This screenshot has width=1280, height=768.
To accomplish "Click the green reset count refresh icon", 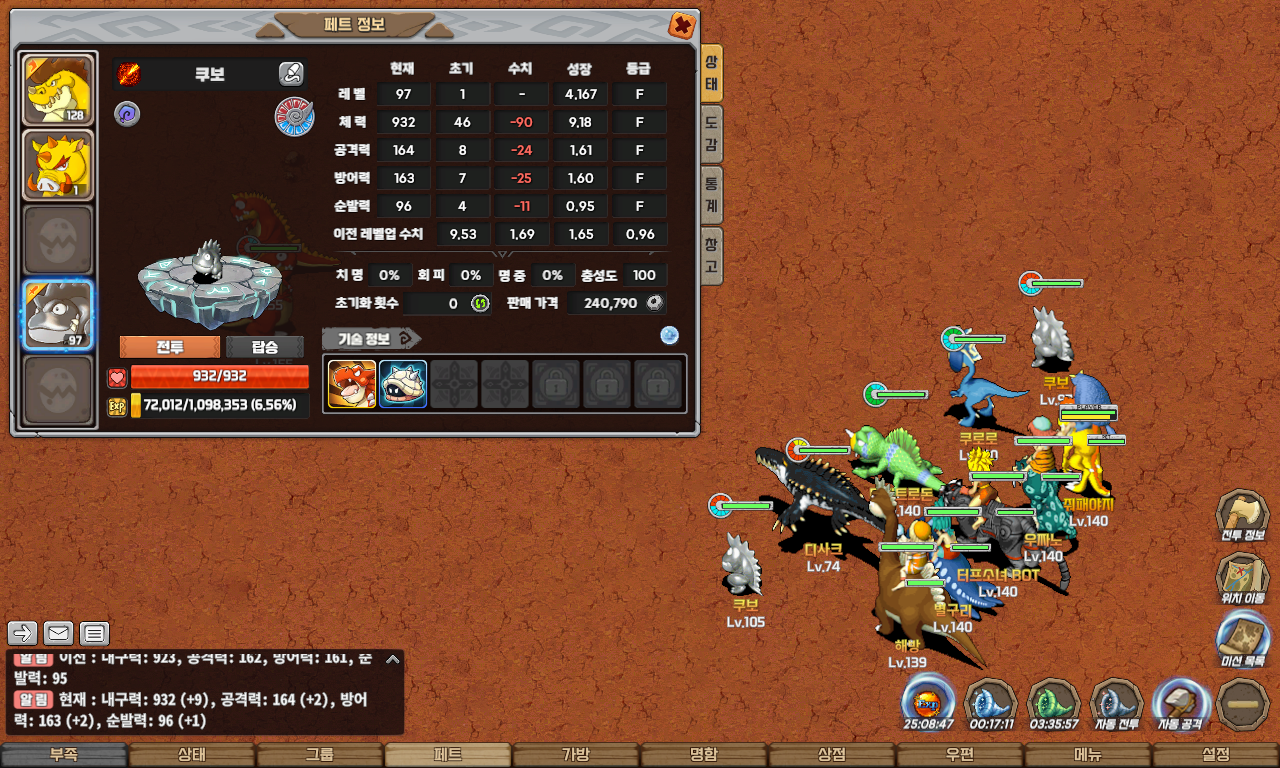I will (x=480, y=303).
